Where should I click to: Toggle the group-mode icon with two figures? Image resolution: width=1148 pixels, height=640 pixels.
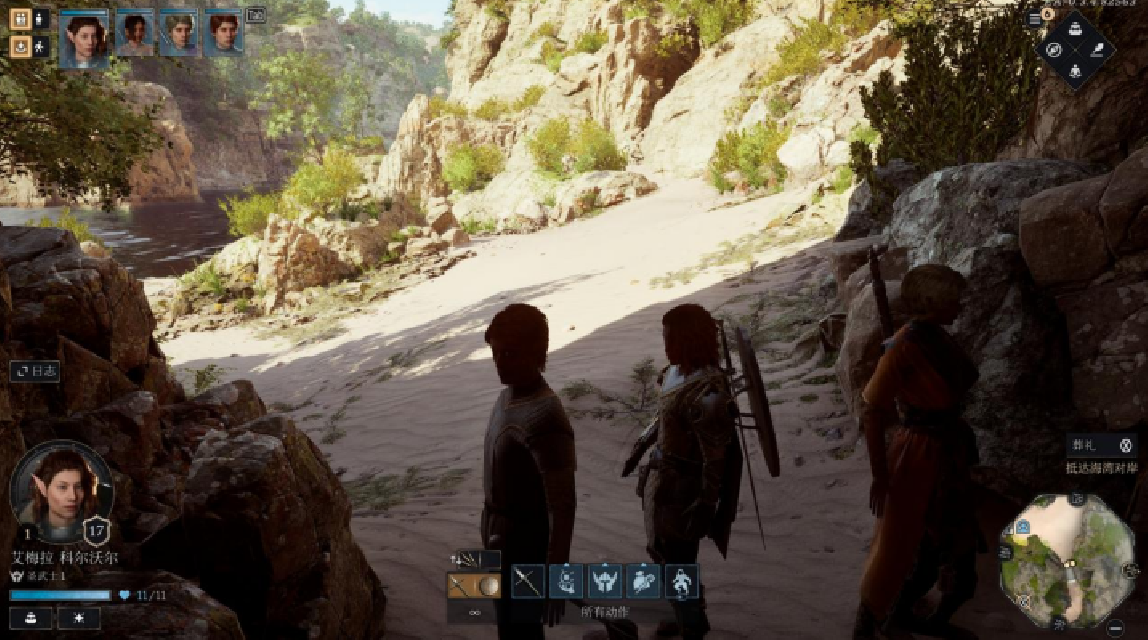pos(20,18)
